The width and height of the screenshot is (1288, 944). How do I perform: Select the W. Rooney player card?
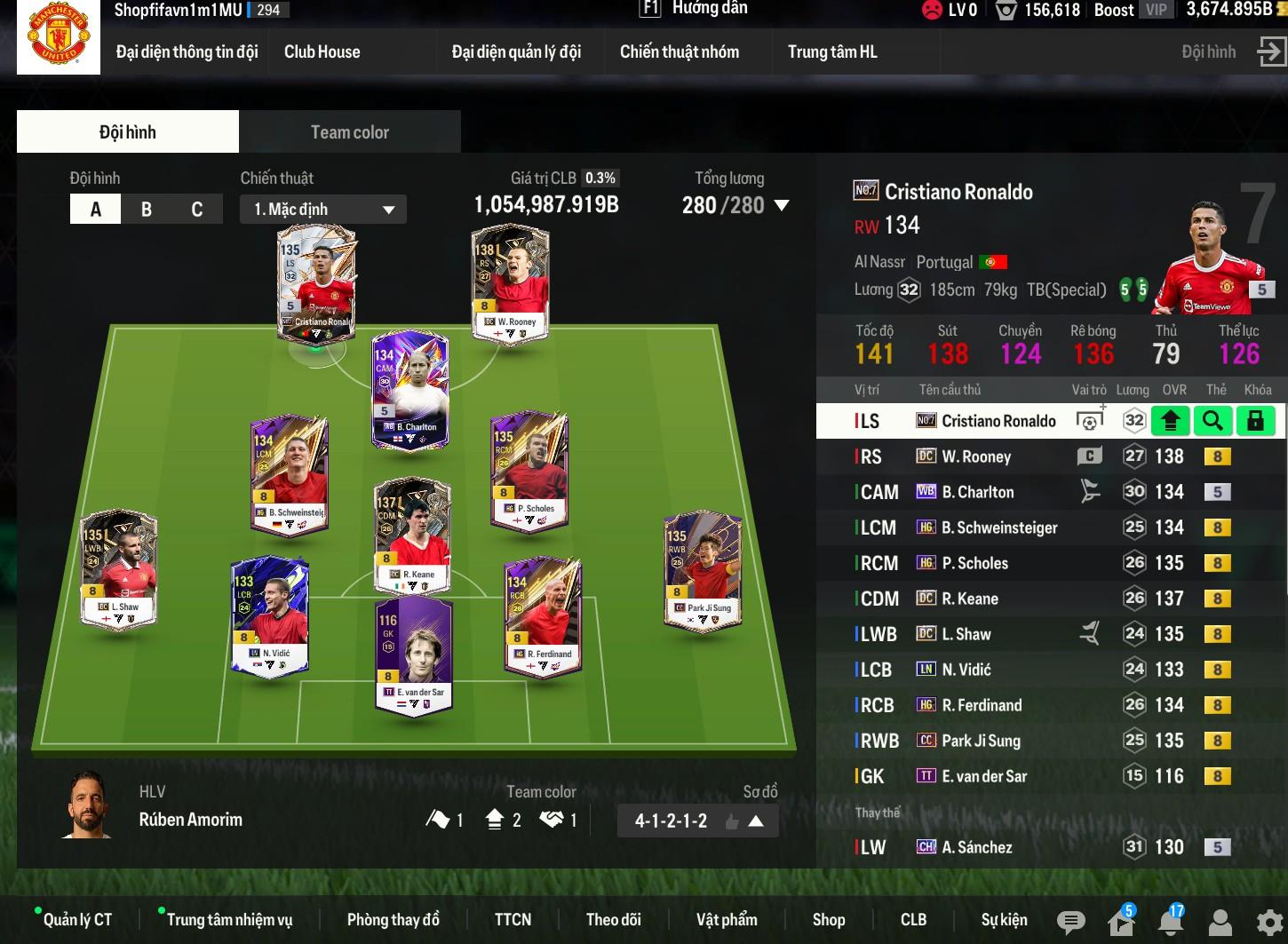coord(510,282)
